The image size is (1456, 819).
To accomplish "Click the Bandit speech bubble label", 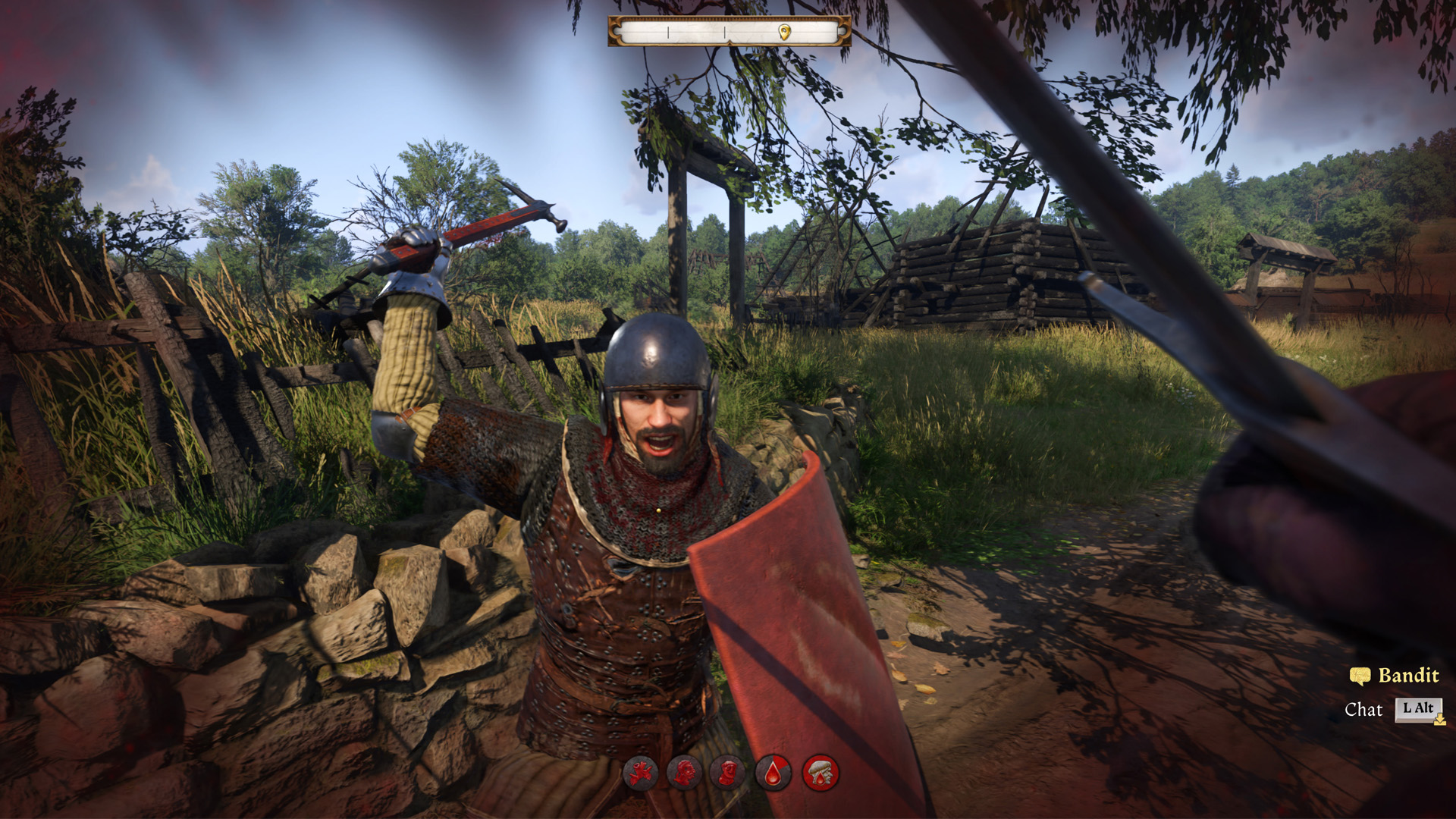I will (1395, 676).
